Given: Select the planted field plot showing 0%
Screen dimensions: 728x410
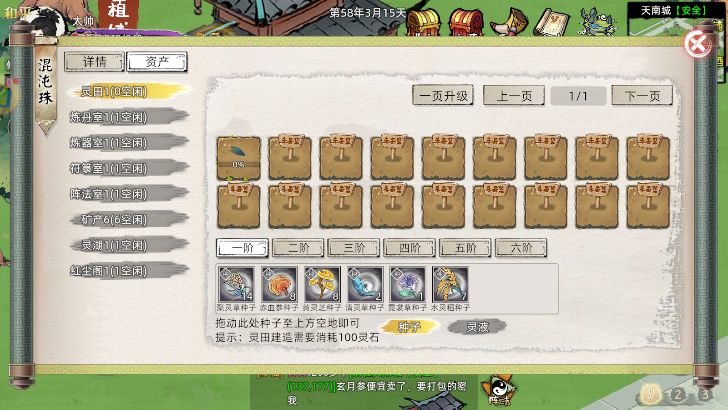Looking at the screenshot, I should tap(239, 157).
